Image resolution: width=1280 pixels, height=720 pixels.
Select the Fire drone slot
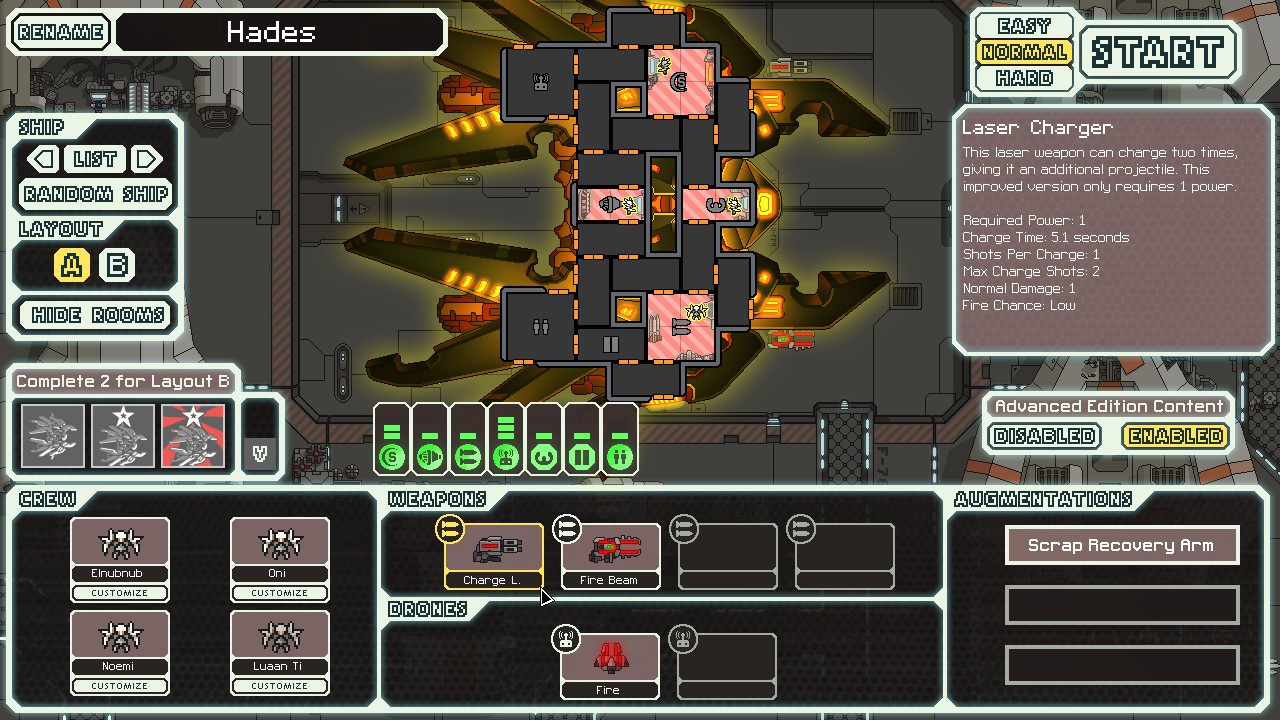610,665
